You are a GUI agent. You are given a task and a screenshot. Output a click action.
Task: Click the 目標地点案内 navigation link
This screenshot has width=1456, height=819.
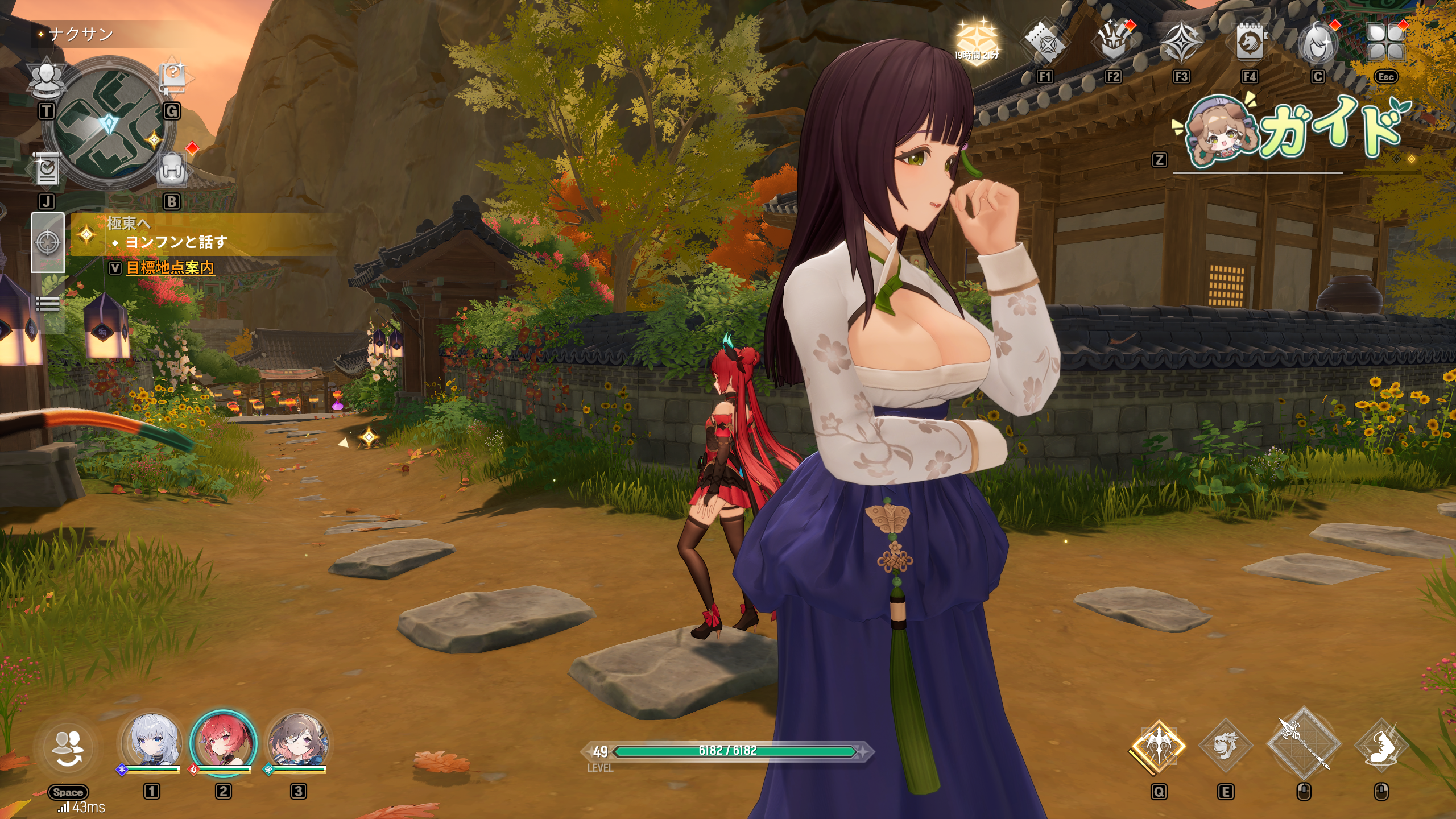tap(170, 267)
